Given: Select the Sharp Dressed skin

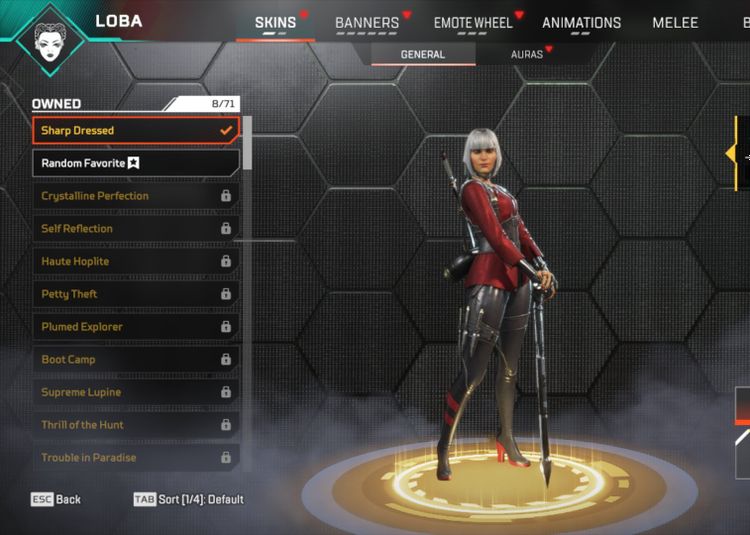Looking at the screenshot, I should tap(136, 131).
